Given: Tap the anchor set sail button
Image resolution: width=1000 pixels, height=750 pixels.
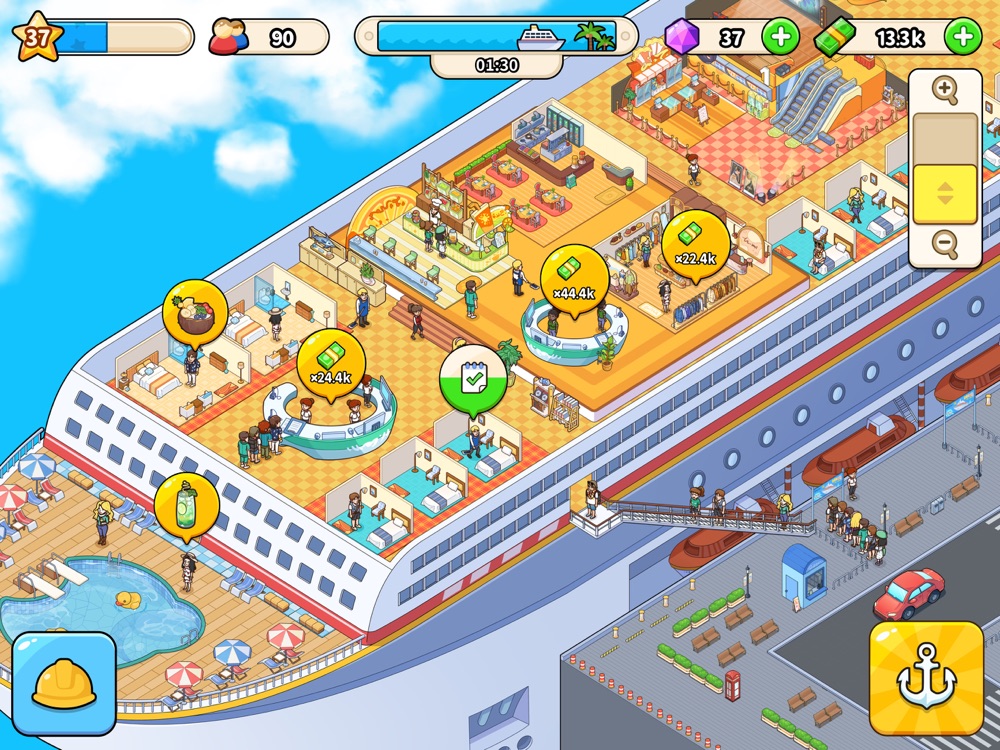Looking at the screenshot, I should (x=925, y=677).
